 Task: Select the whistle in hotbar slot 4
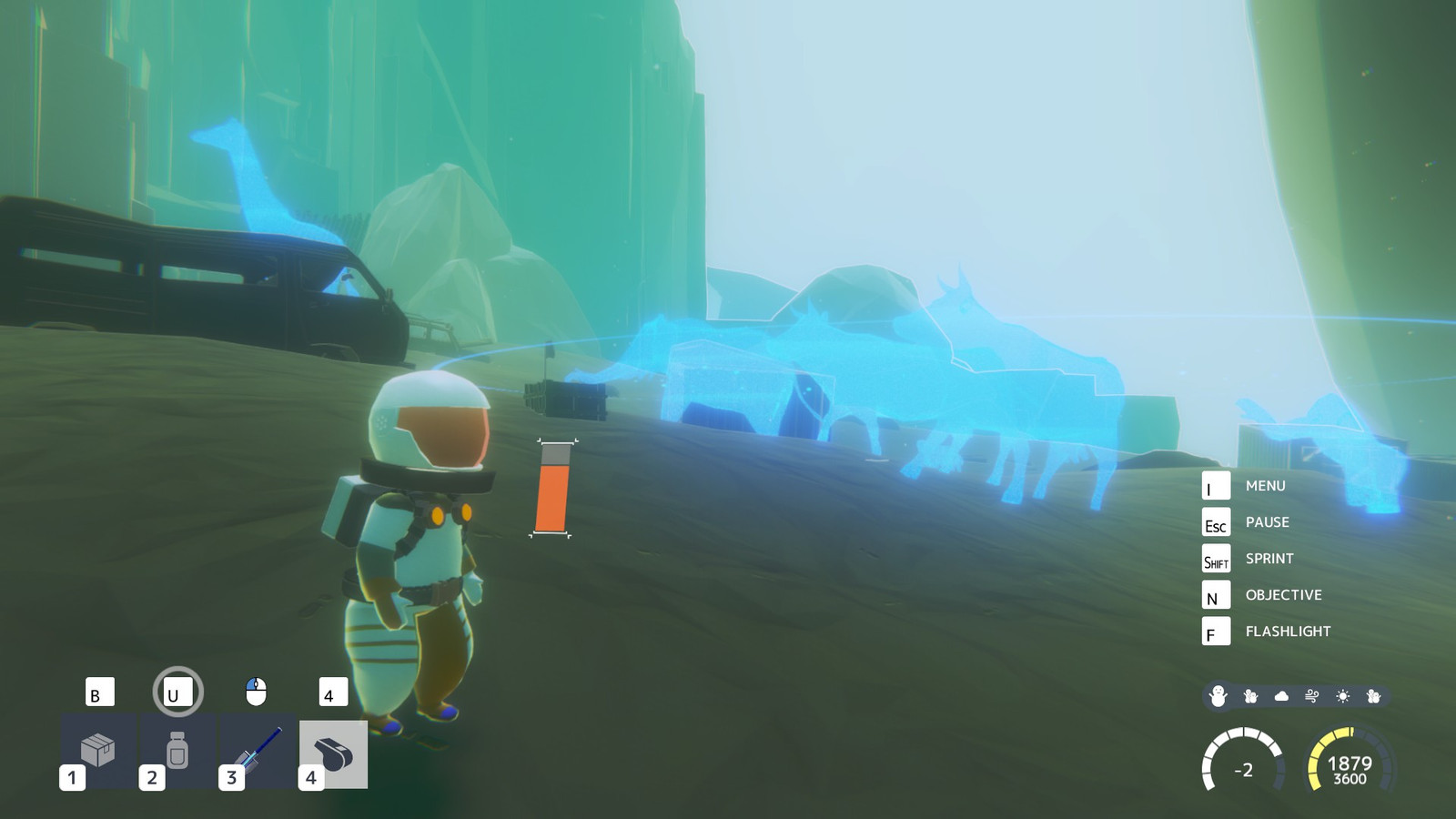(333, 750)
